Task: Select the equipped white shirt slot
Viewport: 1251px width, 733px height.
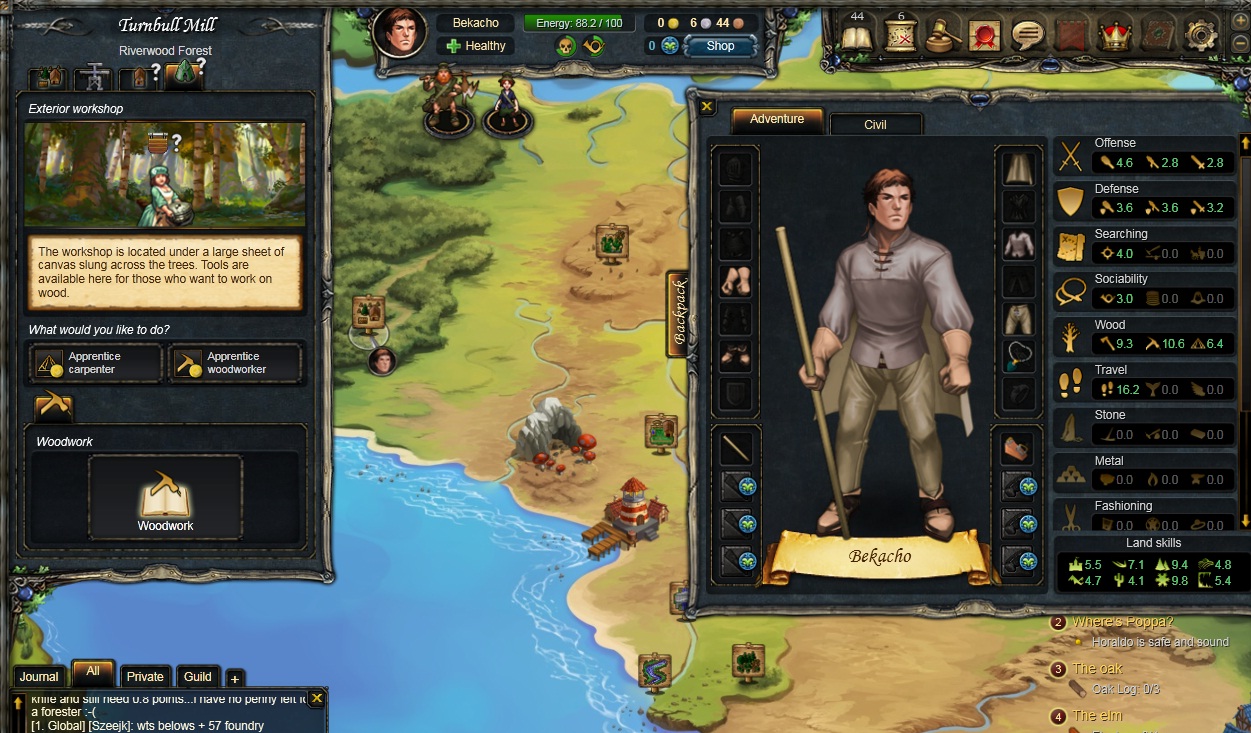Action: (x=1018, y=244)
